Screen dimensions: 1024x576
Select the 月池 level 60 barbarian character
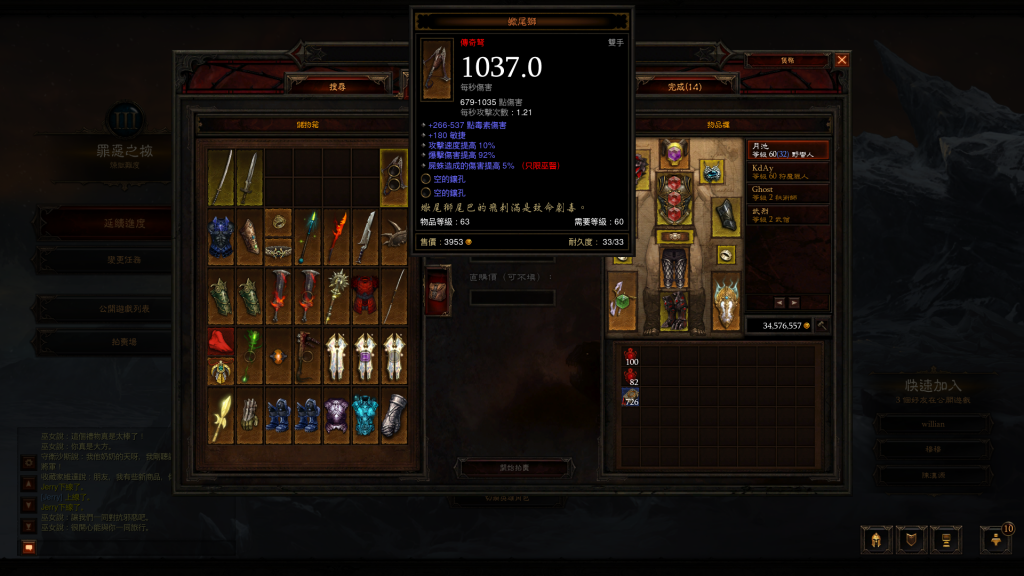pyautogui.click(x=788, y=150)
